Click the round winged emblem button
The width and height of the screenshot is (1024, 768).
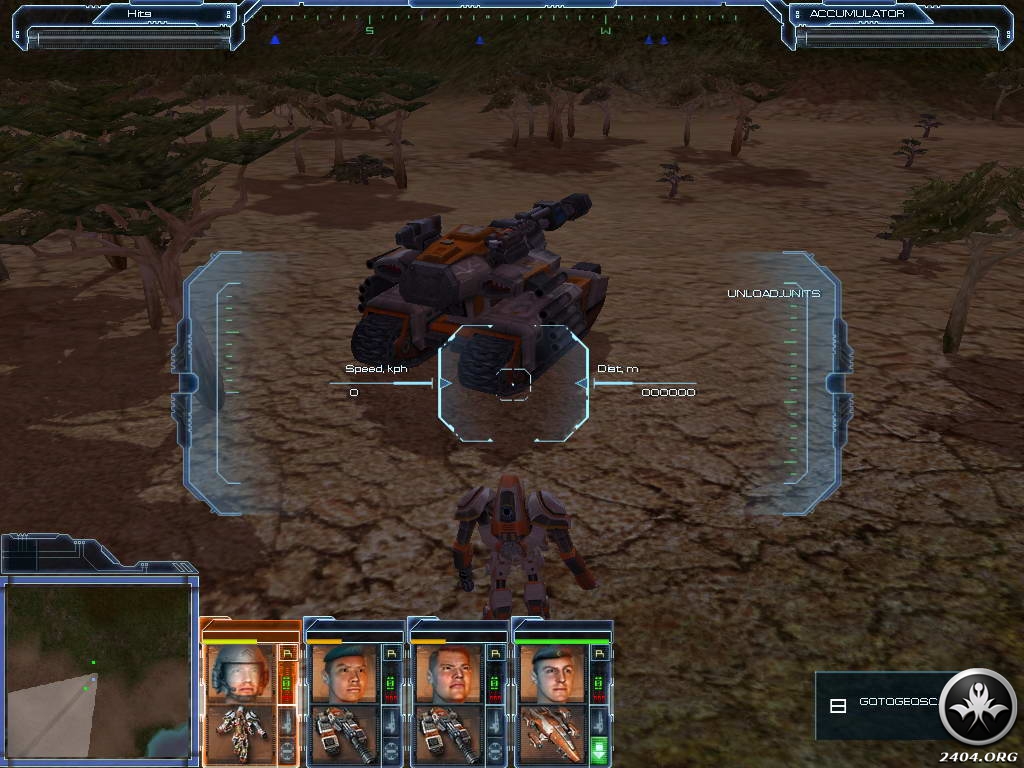pos(978,707)
